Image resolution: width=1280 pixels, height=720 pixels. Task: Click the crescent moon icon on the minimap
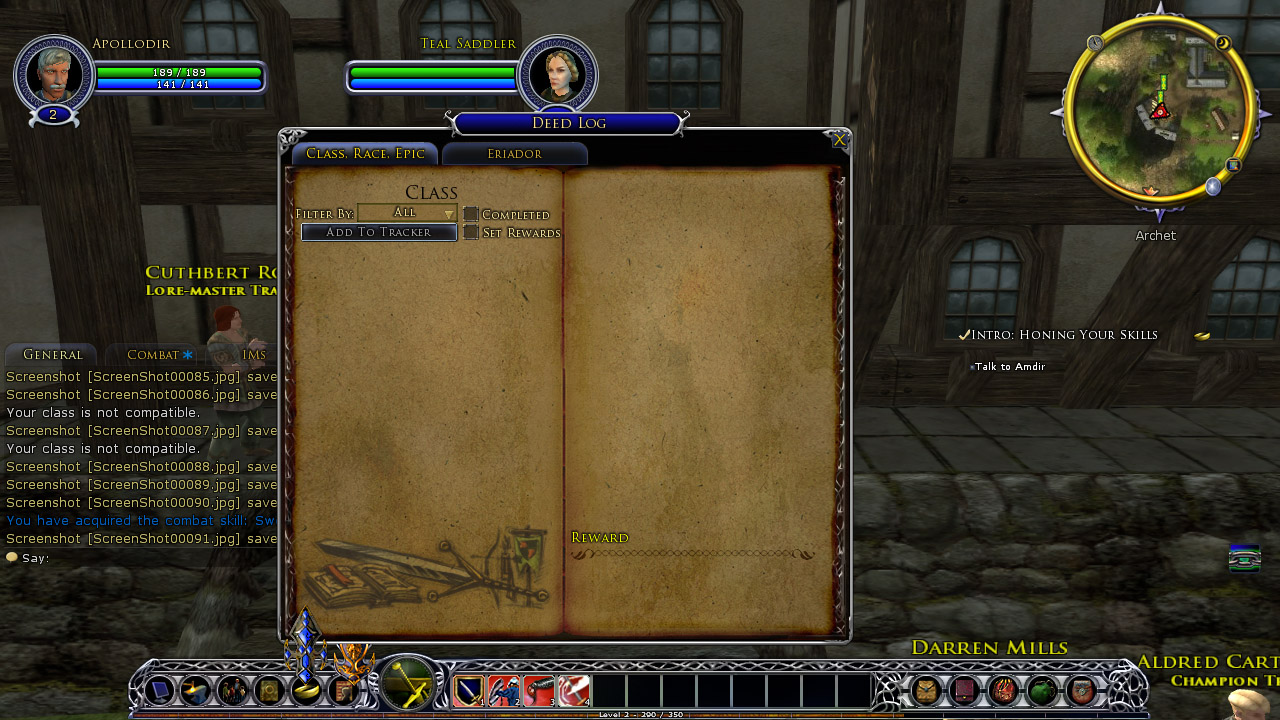pos(1223,43)
